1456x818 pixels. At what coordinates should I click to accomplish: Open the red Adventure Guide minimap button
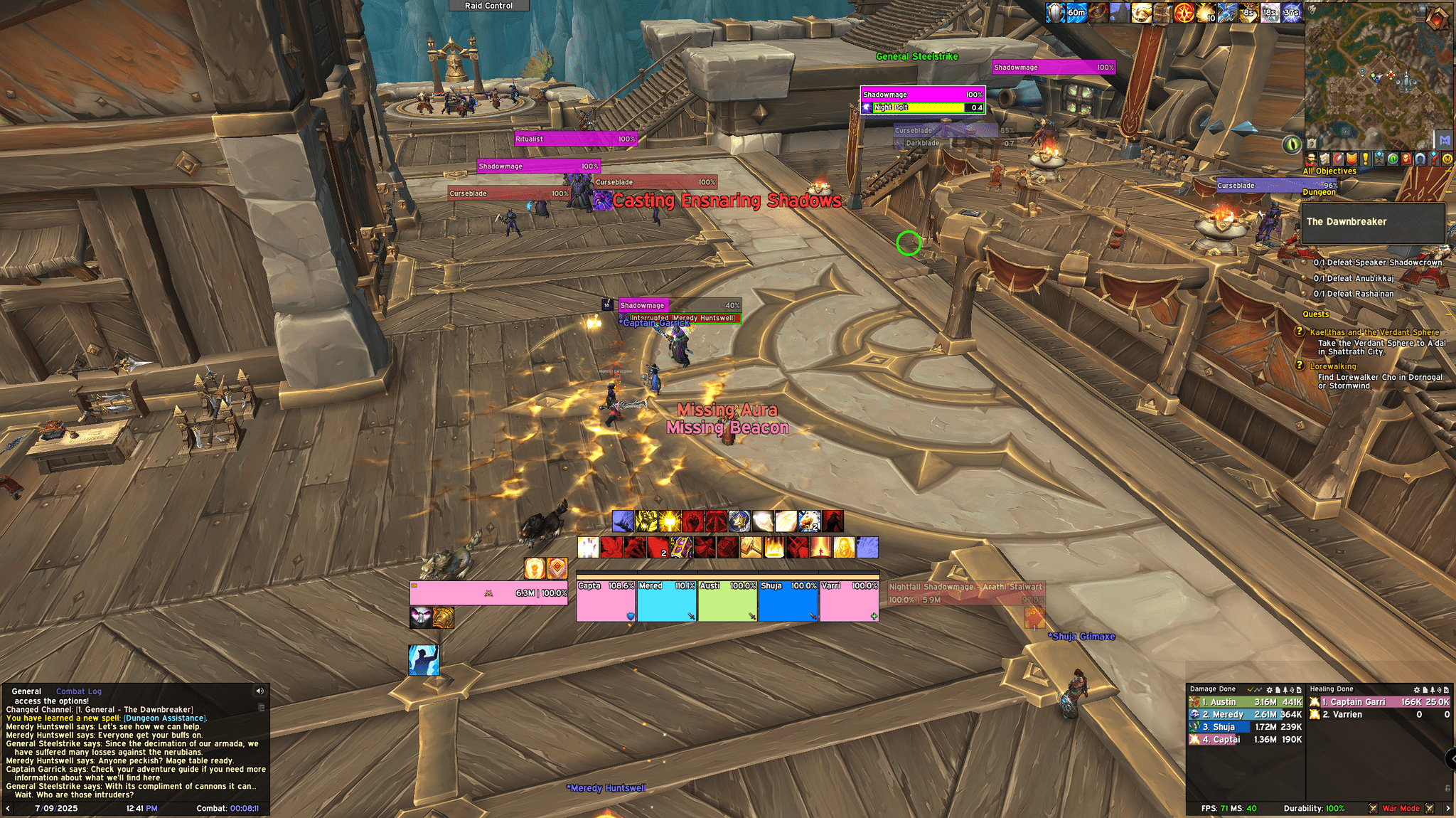(x=1406, y=159)
